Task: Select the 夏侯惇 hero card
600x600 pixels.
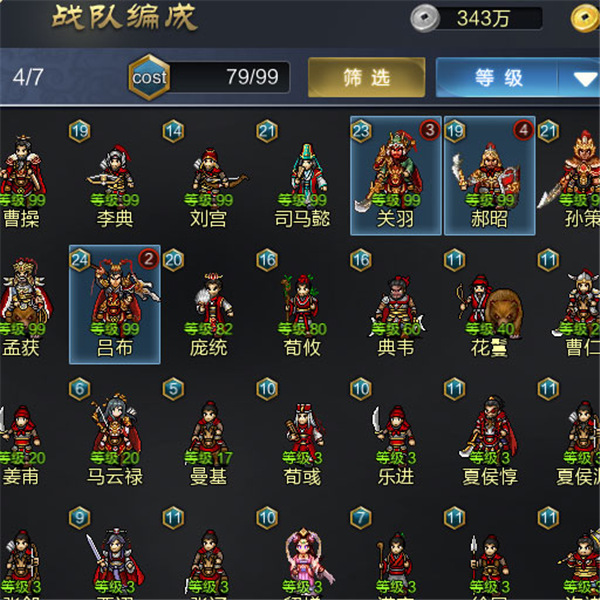Action: click(x=489, y=435)
